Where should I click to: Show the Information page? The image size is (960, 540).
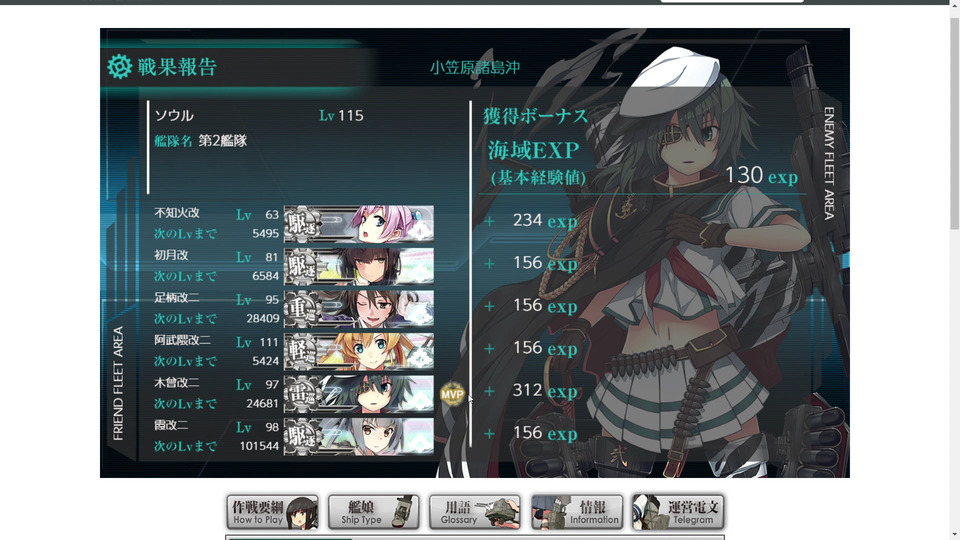click(577, 512)
